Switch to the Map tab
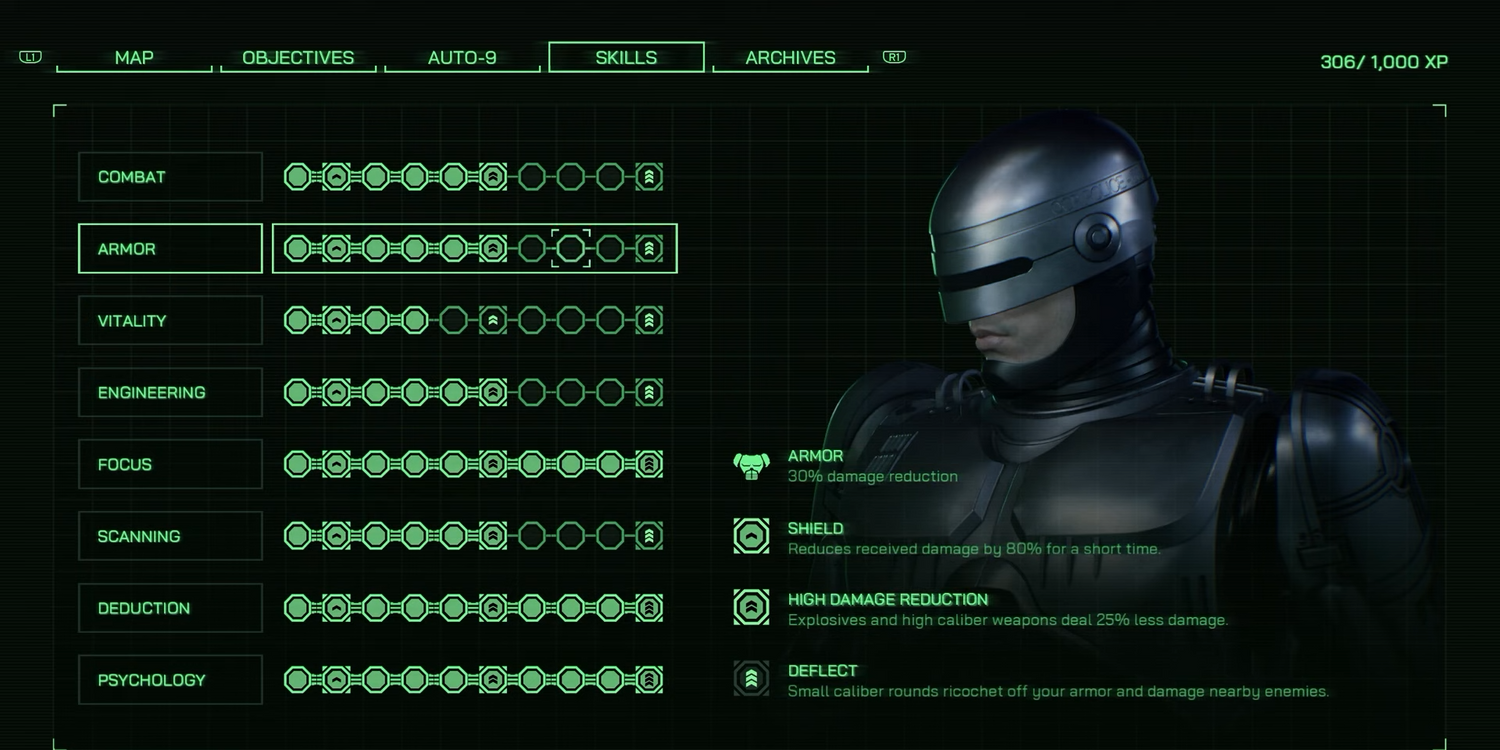This screenshot has height=750, width=1500. click(134, 58)
